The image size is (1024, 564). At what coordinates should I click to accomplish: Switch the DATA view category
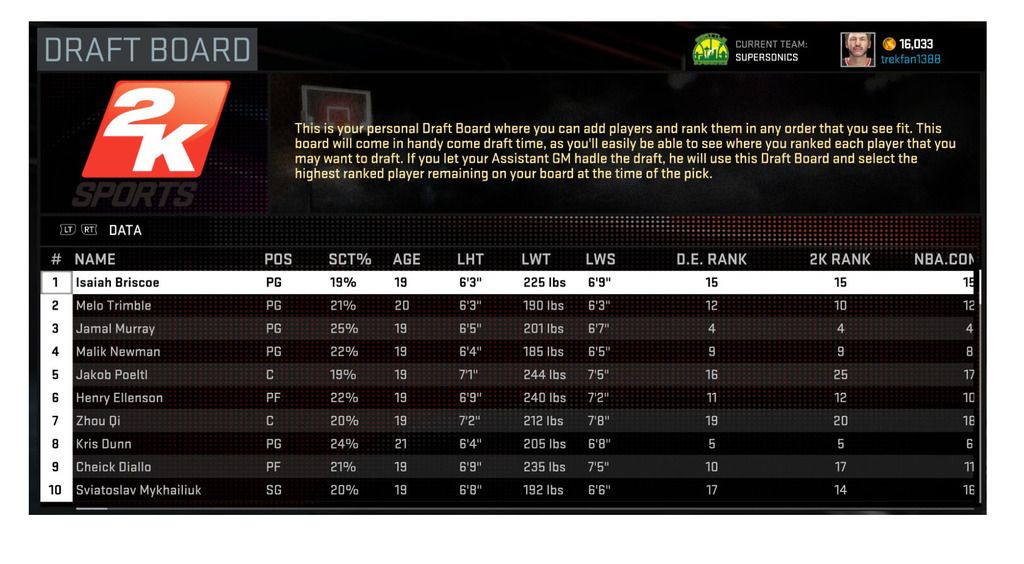[125, 230]
